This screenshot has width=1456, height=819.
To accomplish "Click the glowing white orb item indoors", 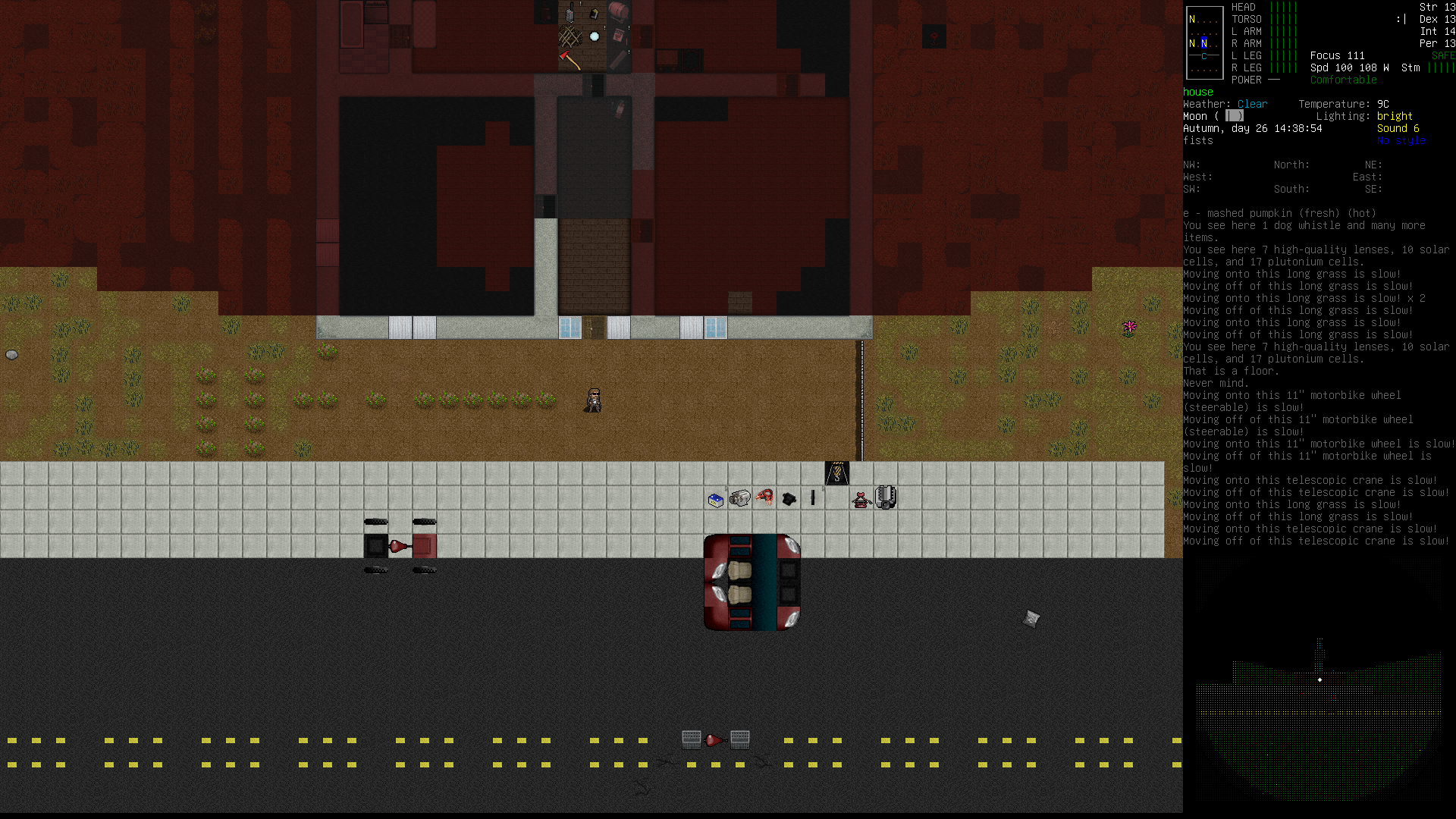I will tap(595, 36).
